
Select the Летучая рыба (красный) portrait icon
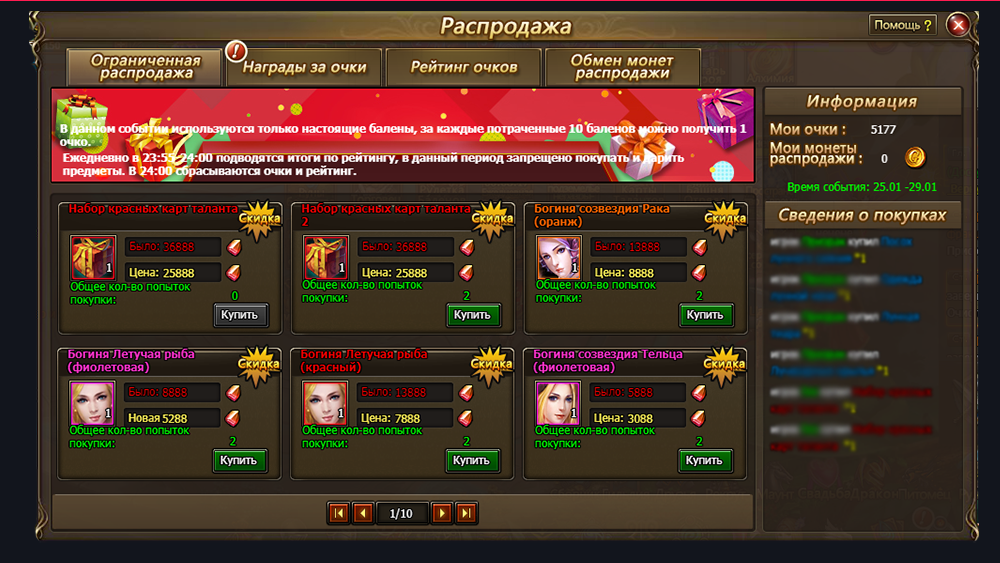pos(325,404)
